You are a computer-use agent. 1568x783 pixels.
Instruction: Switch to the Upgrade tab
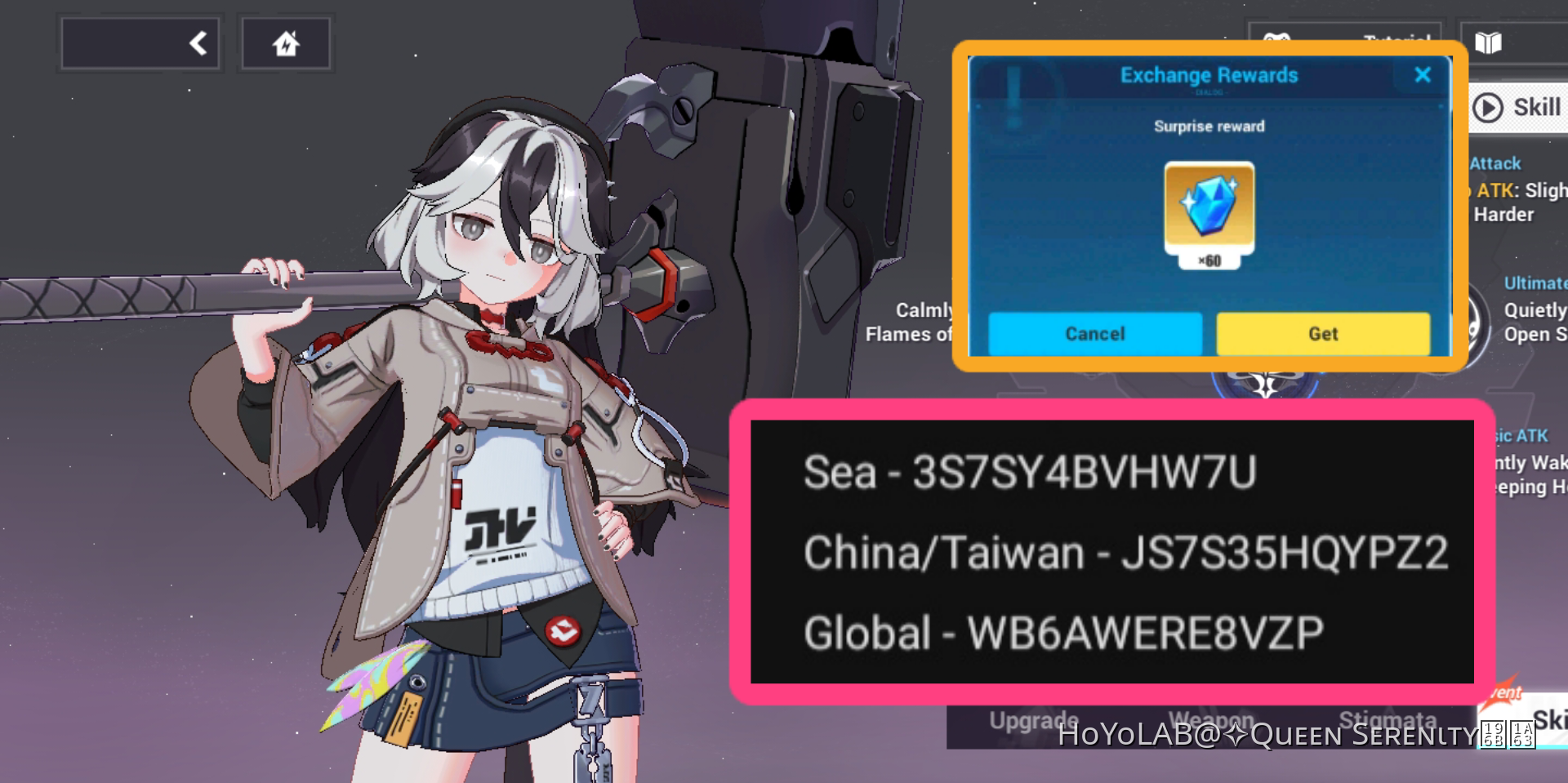click(x=1033, y=720)
